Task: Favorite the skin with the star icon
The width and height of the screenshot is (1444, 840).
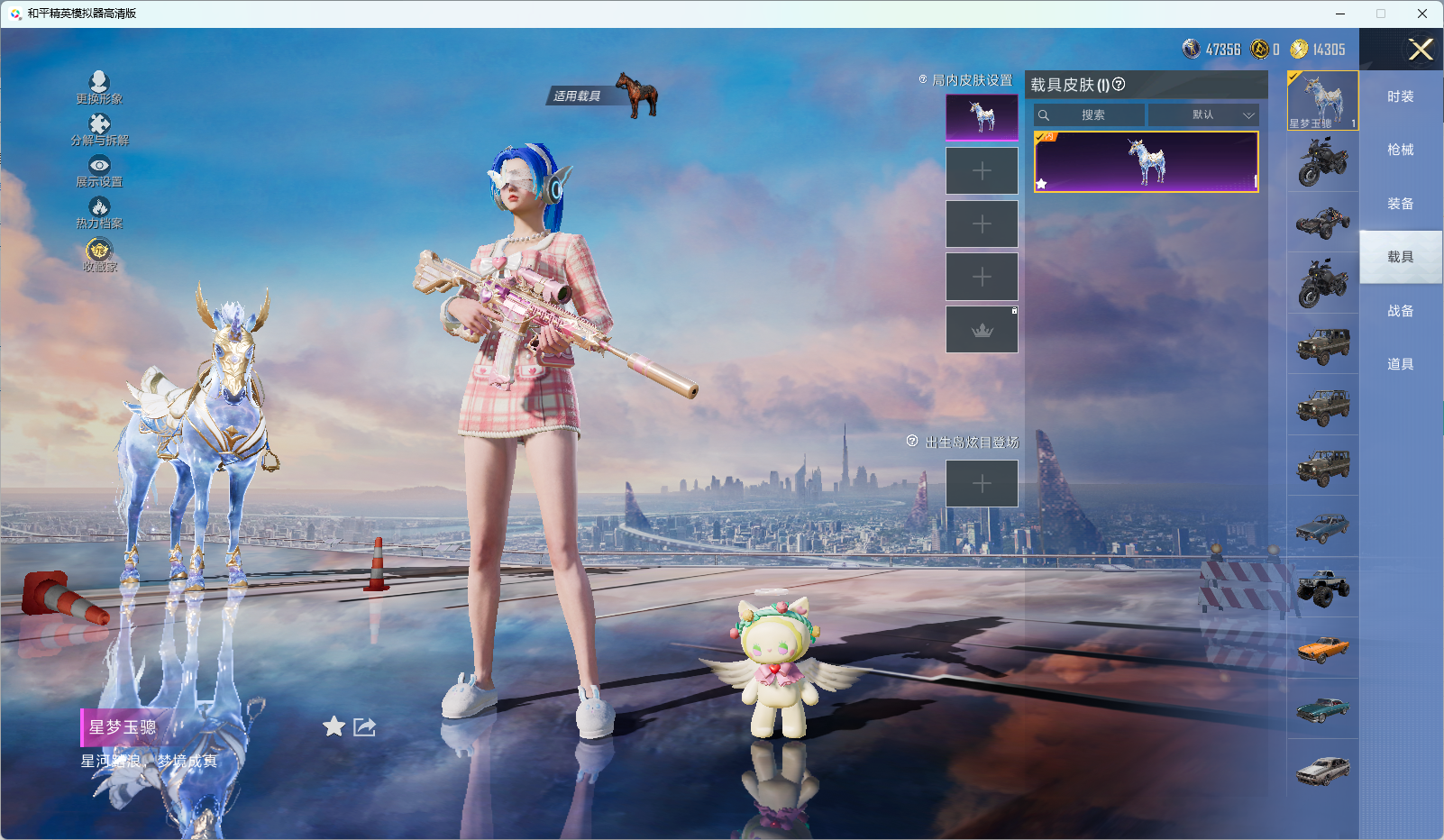Action: point(334,726)
